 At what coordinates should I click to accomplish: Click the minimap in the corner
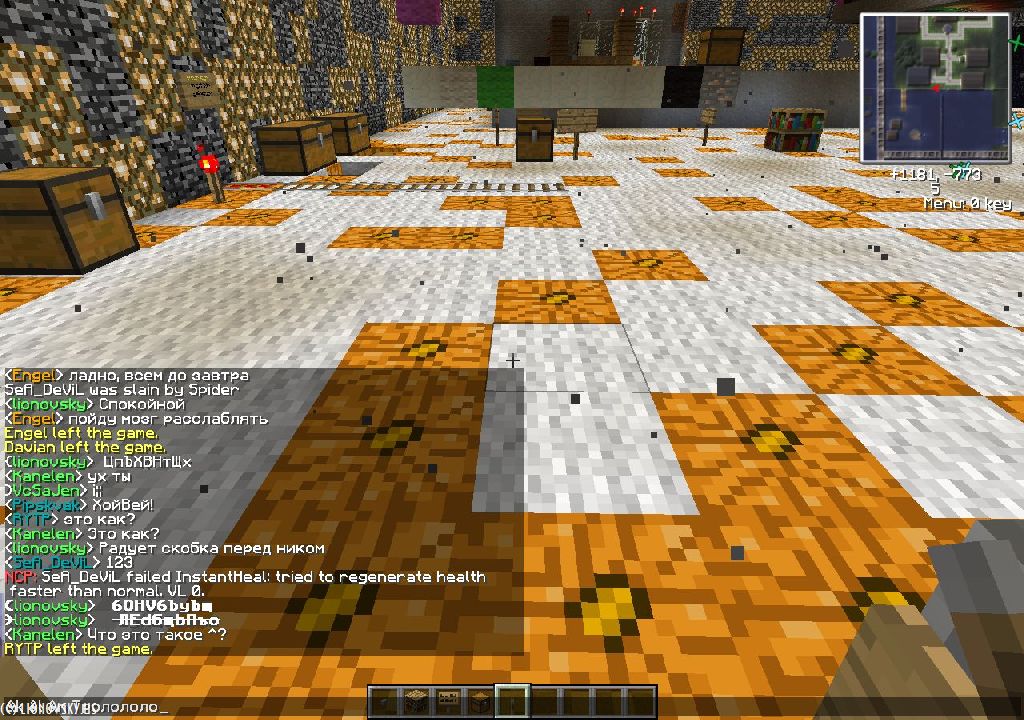coord(935,88)
